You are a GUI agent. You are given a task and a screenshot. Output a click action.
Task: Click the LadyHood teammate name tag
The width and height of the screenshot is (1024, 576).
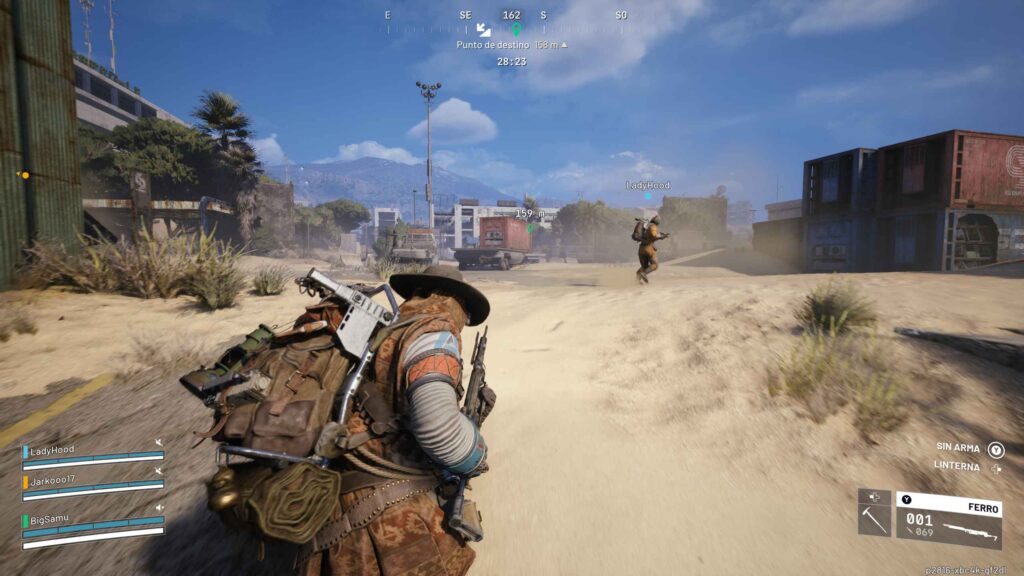648,186
